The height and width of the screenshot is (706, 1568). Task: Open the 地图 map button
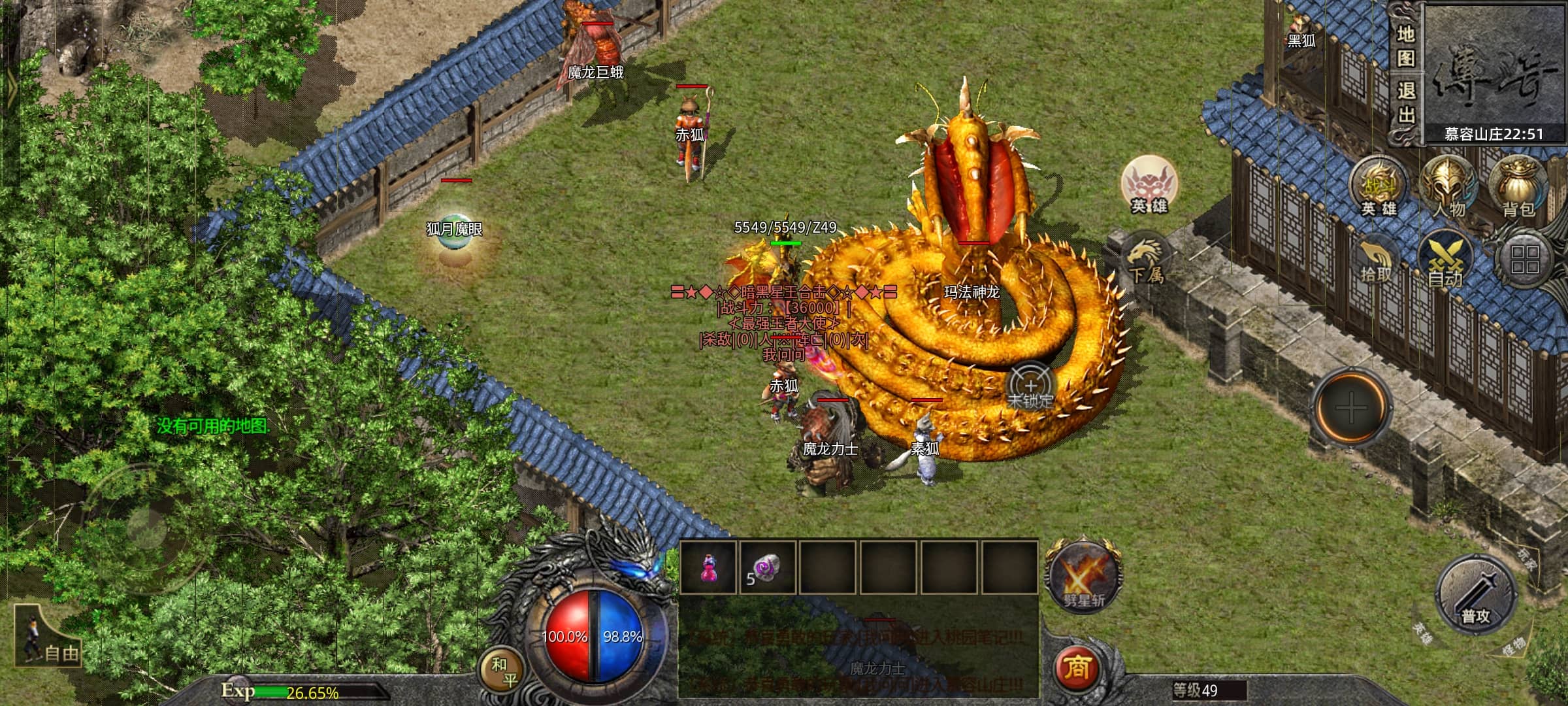click(x=1406, y=46)
